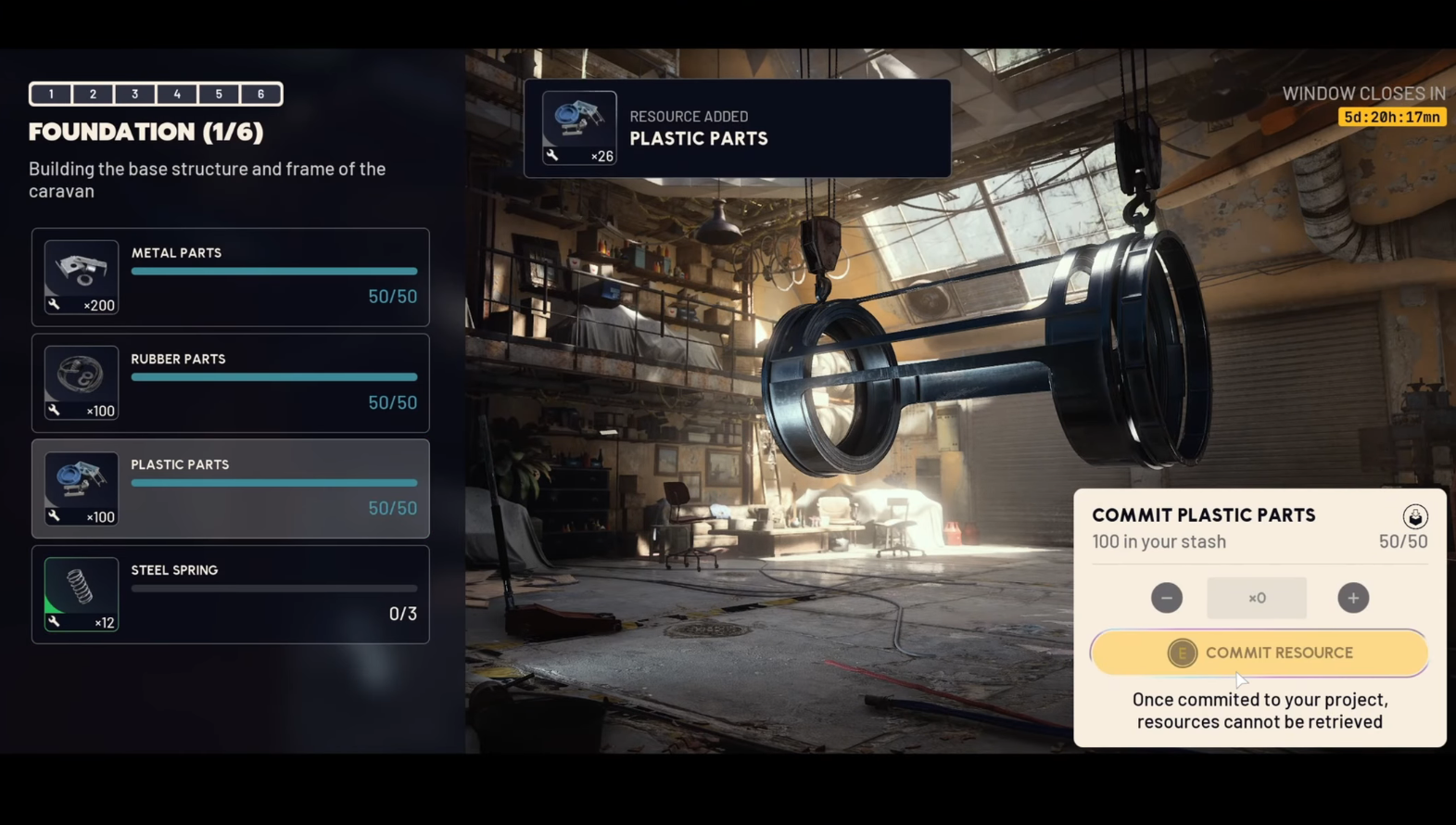Open stage 3 in the stage selector
This screenshot has width=1456, height=825.
point(135,94)
